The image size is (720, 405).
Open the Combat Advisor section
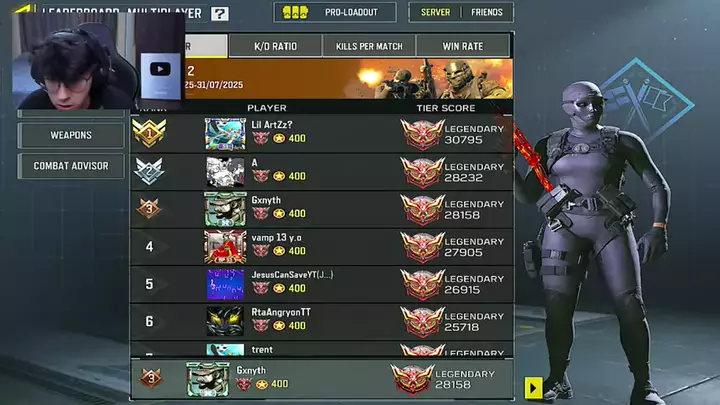pos(71,166)
